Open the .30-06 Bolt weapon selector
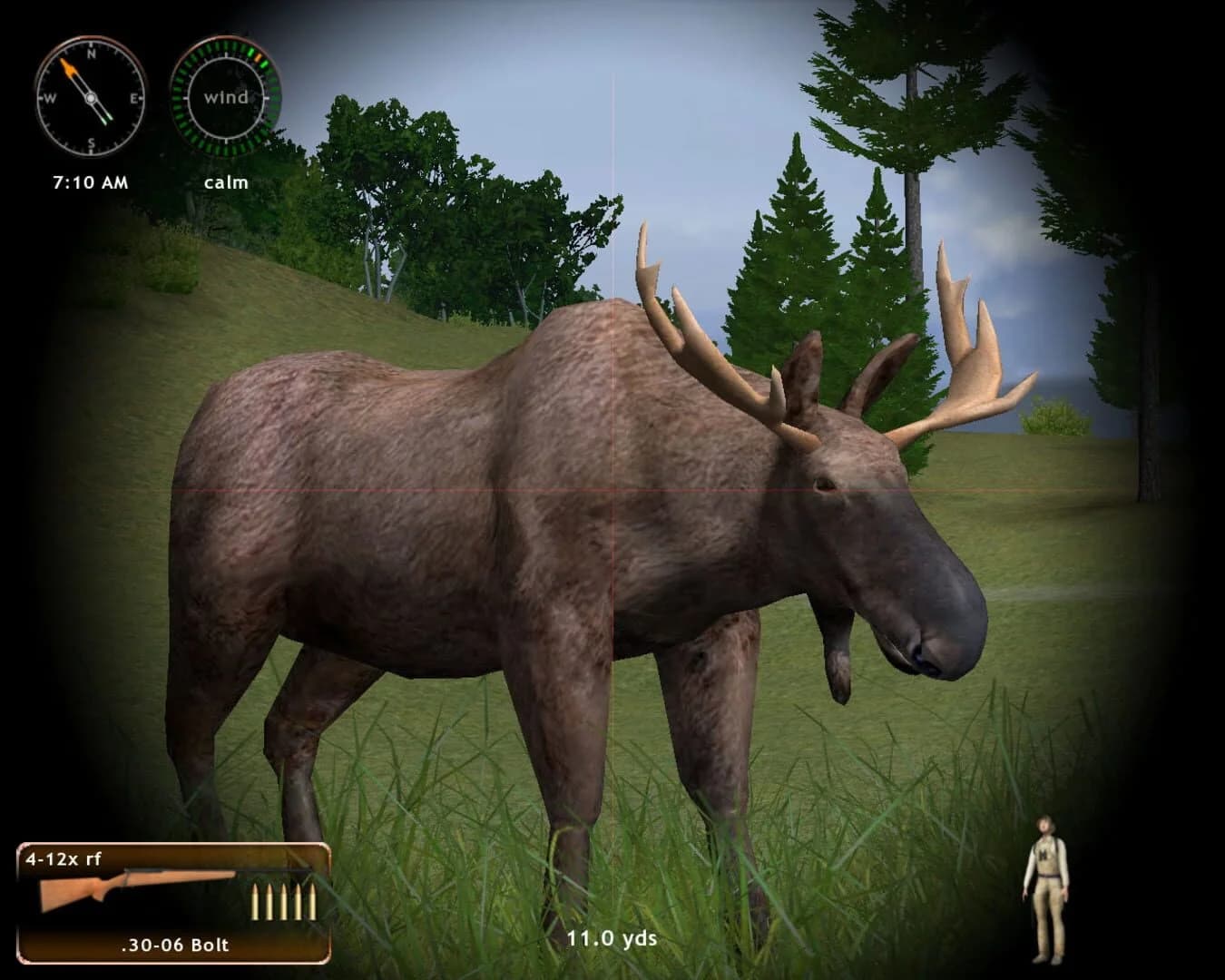 176,945
